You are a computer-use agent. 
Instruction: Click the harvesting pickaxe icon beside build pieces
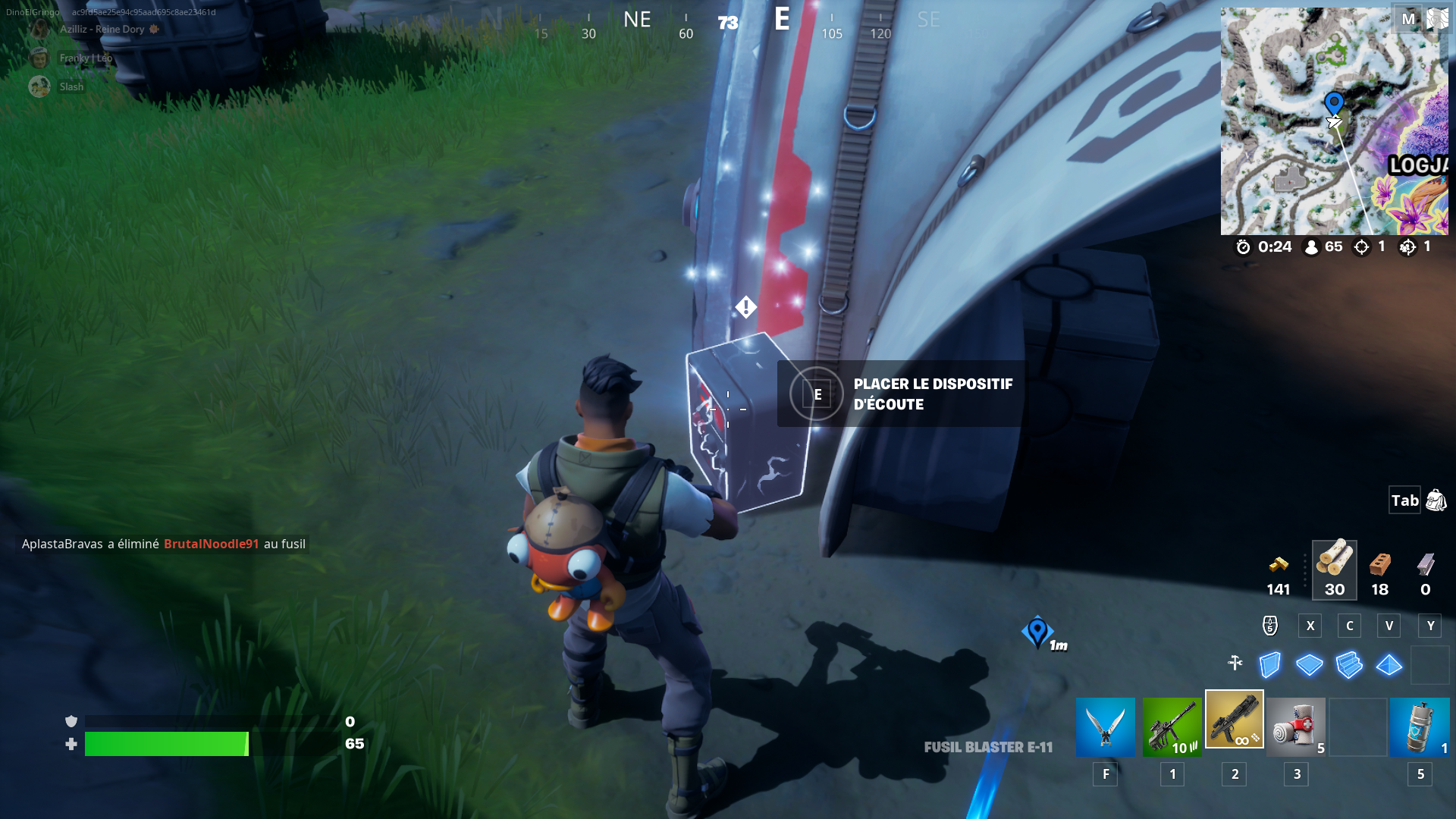click(1234, 664)
